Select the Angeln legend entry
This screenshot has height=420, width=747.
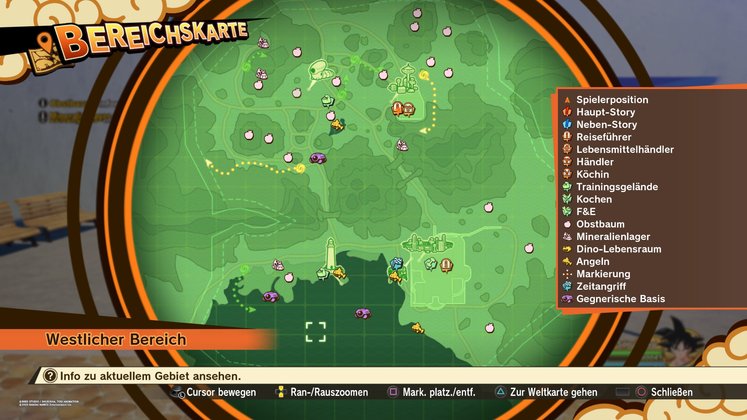coord(593,262)
